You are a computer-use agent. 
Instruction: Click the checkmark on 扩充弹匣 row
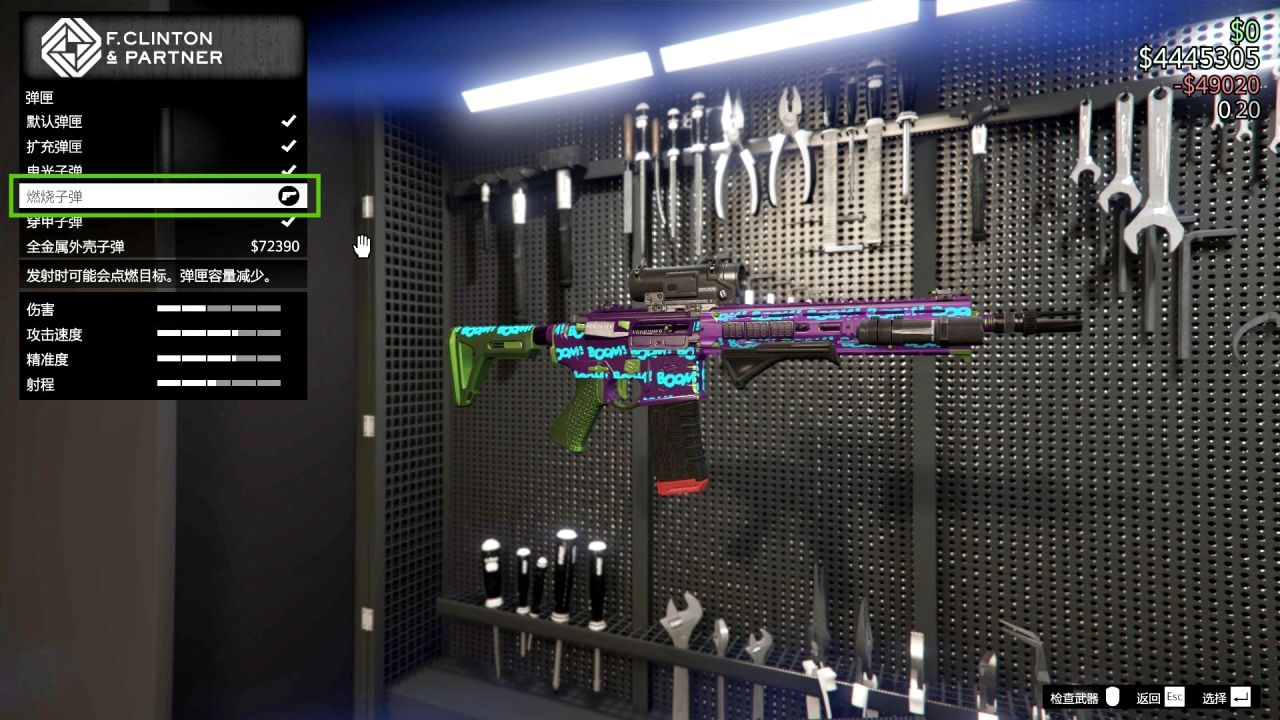coord(289,146)
